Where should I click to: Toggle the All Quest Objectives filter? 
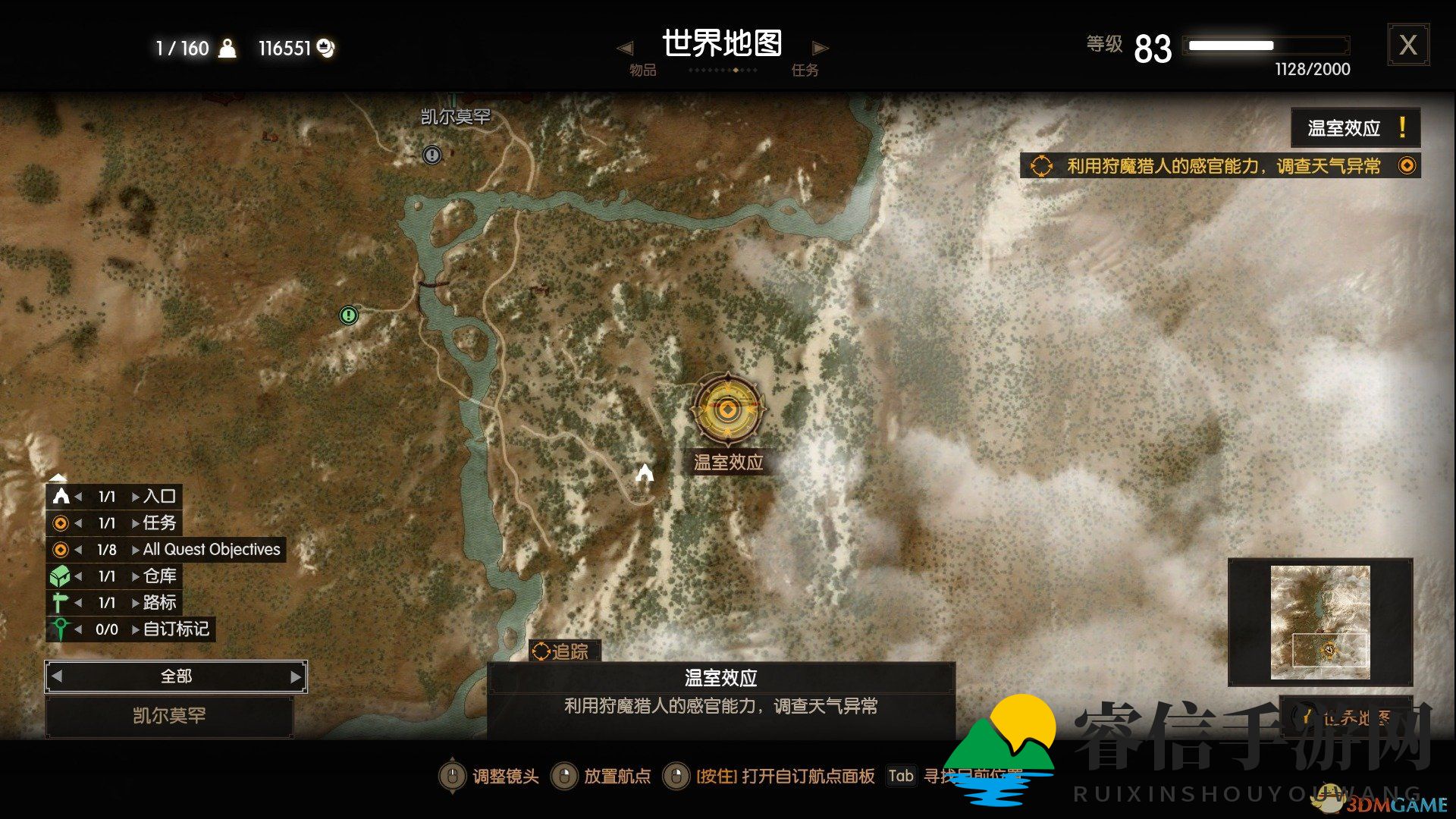[x=60, y=549]
